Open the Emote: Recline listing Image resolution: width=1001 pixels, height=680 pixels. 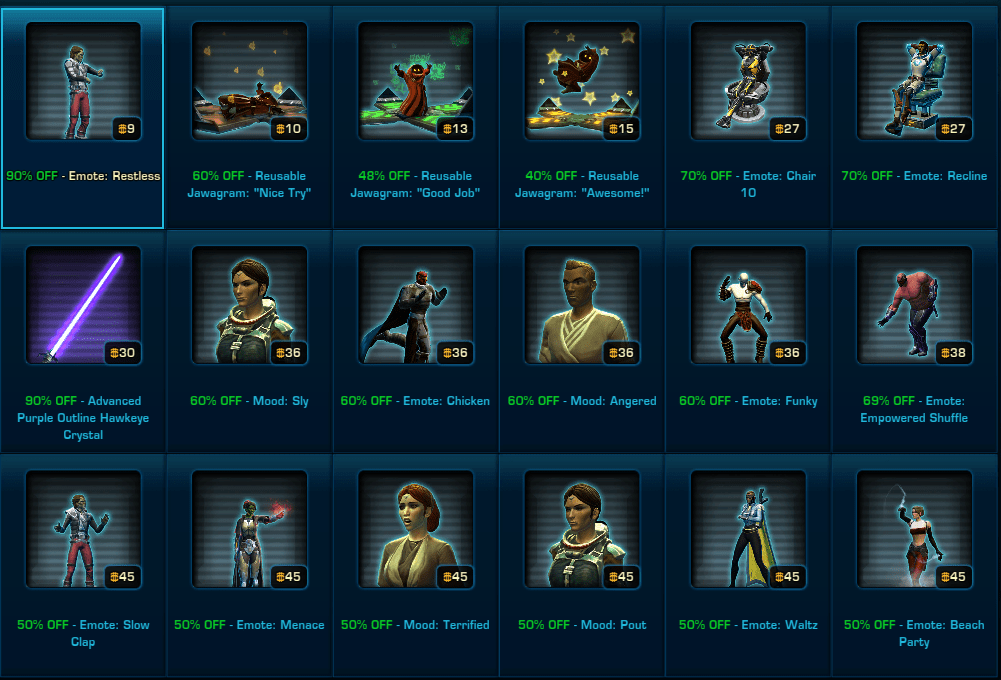tap(915, 81)
